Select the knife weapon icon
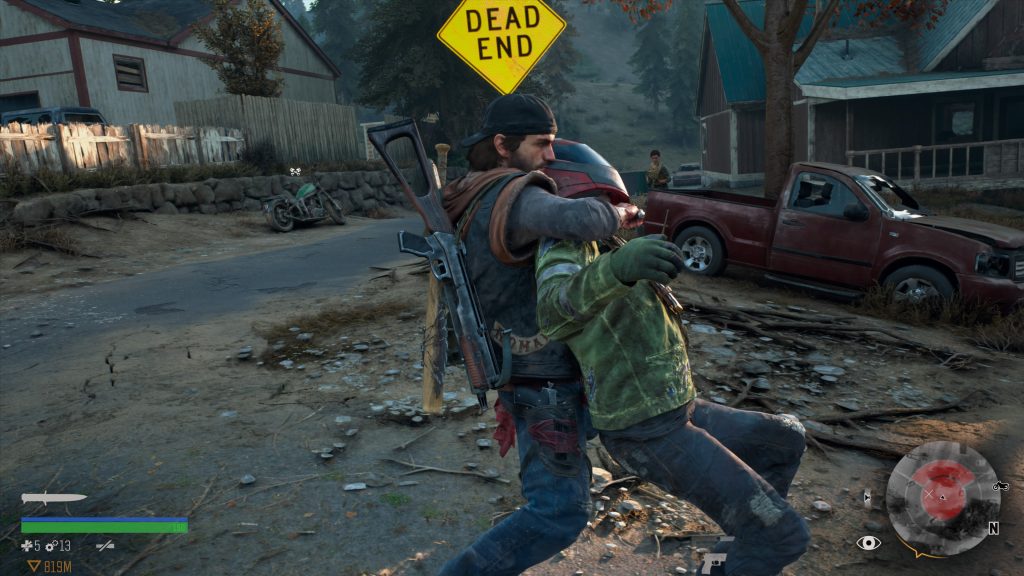The height and width of the screenshot is (576, 1024). [x=53, y=498]
